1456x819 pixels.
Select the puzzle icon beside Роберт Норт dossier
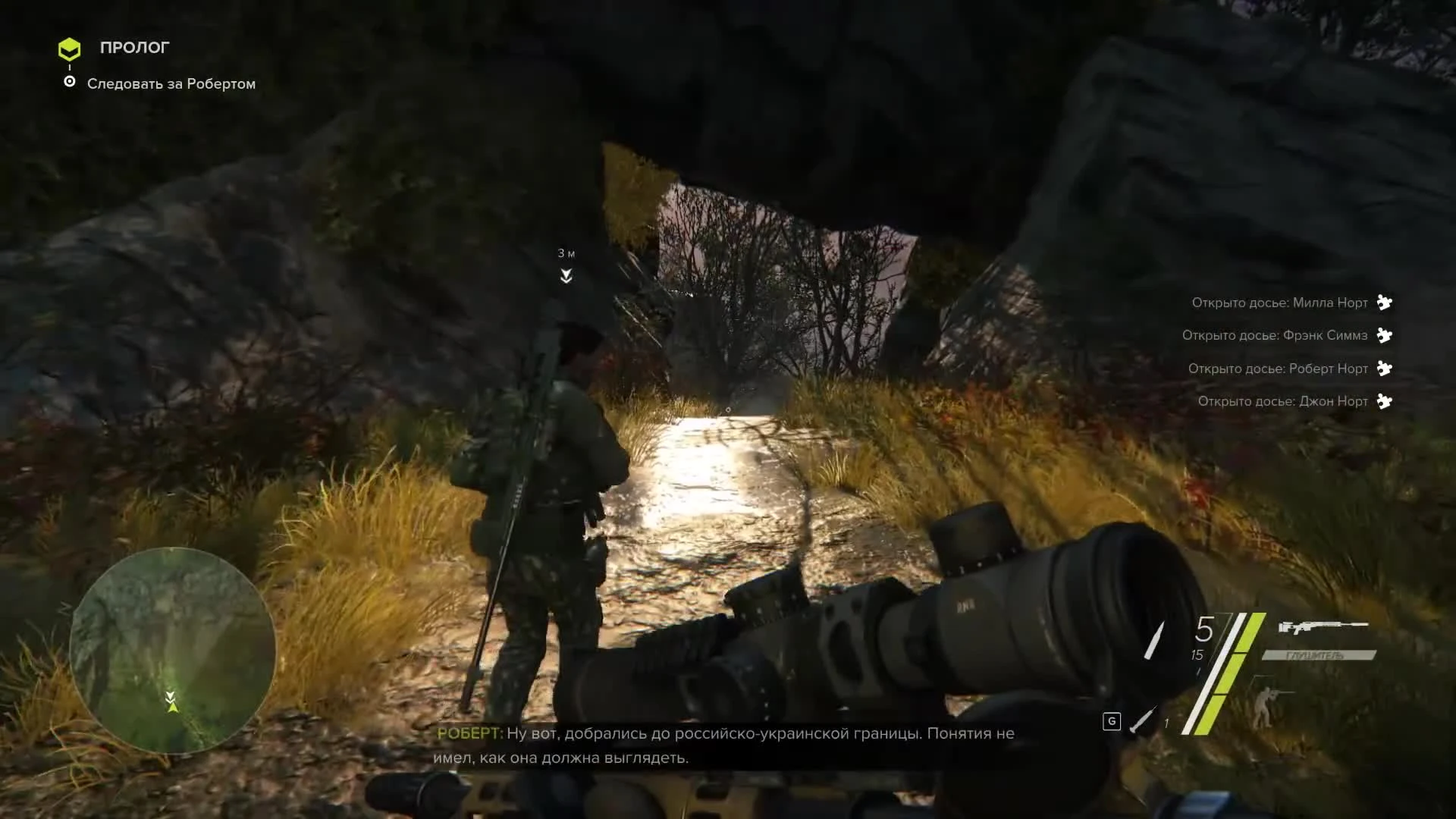click(1385, 369)
